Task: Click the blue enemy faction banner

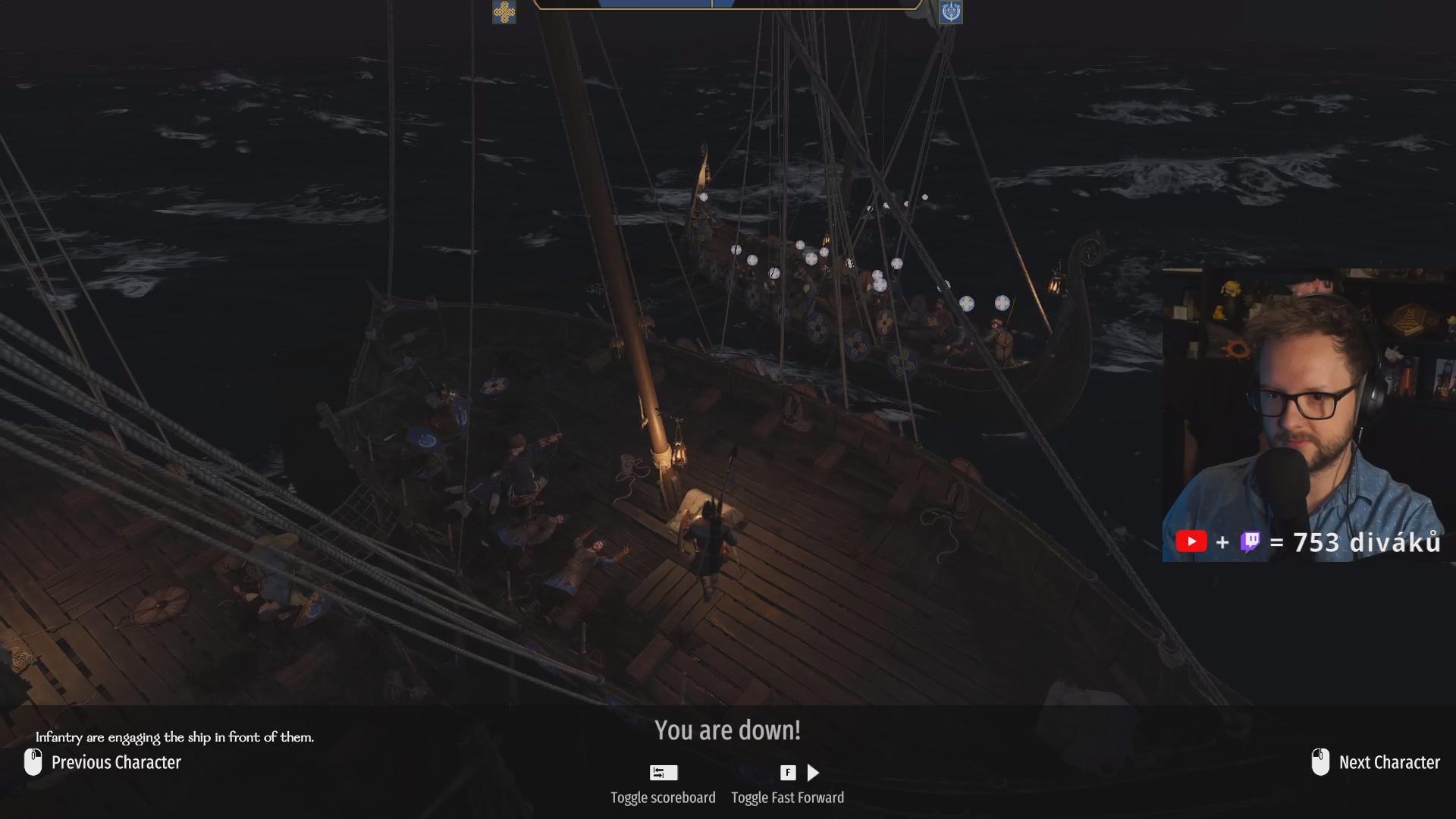Action: tap(951, 12)
